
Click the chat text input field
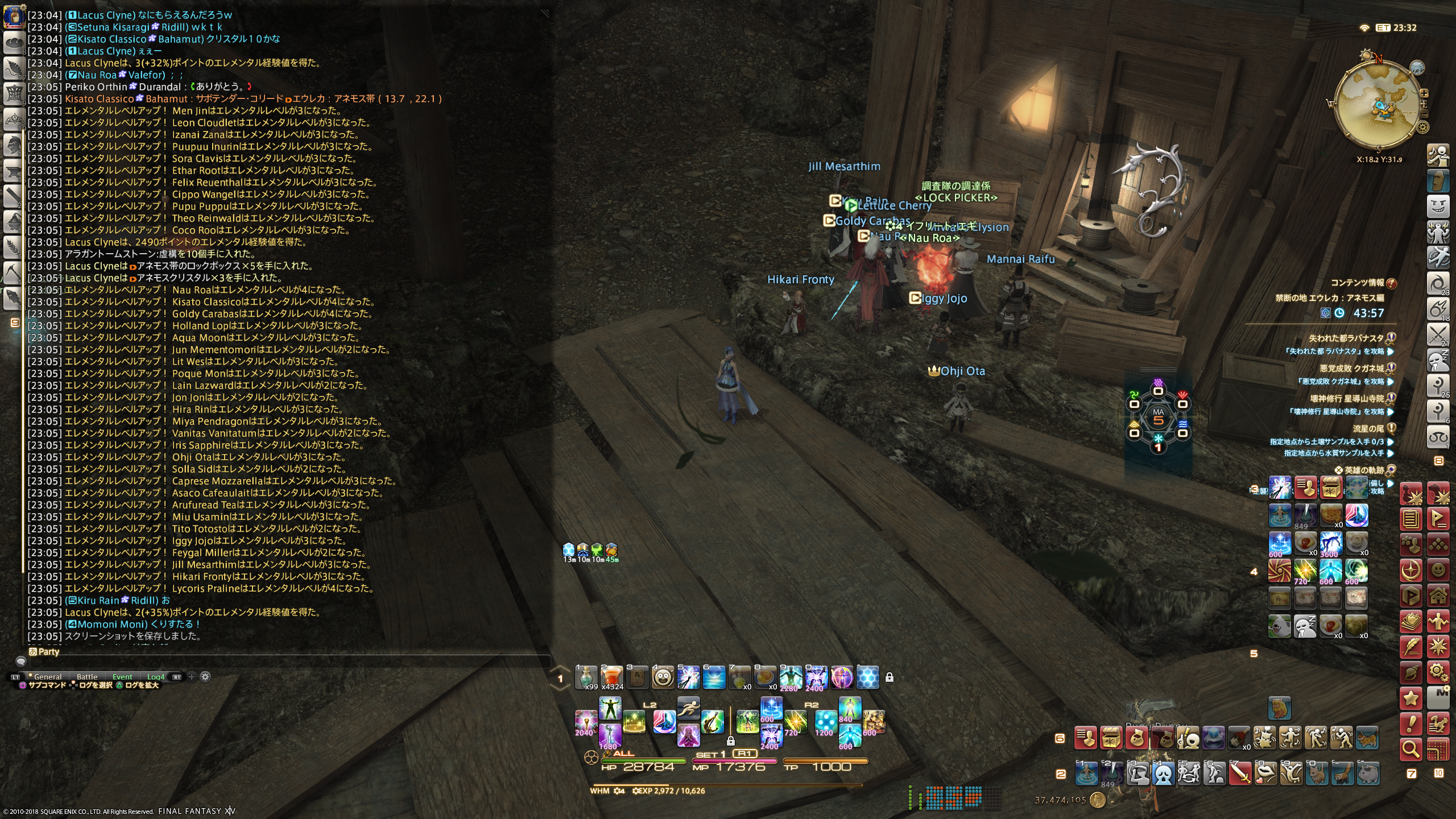(284, 661)
